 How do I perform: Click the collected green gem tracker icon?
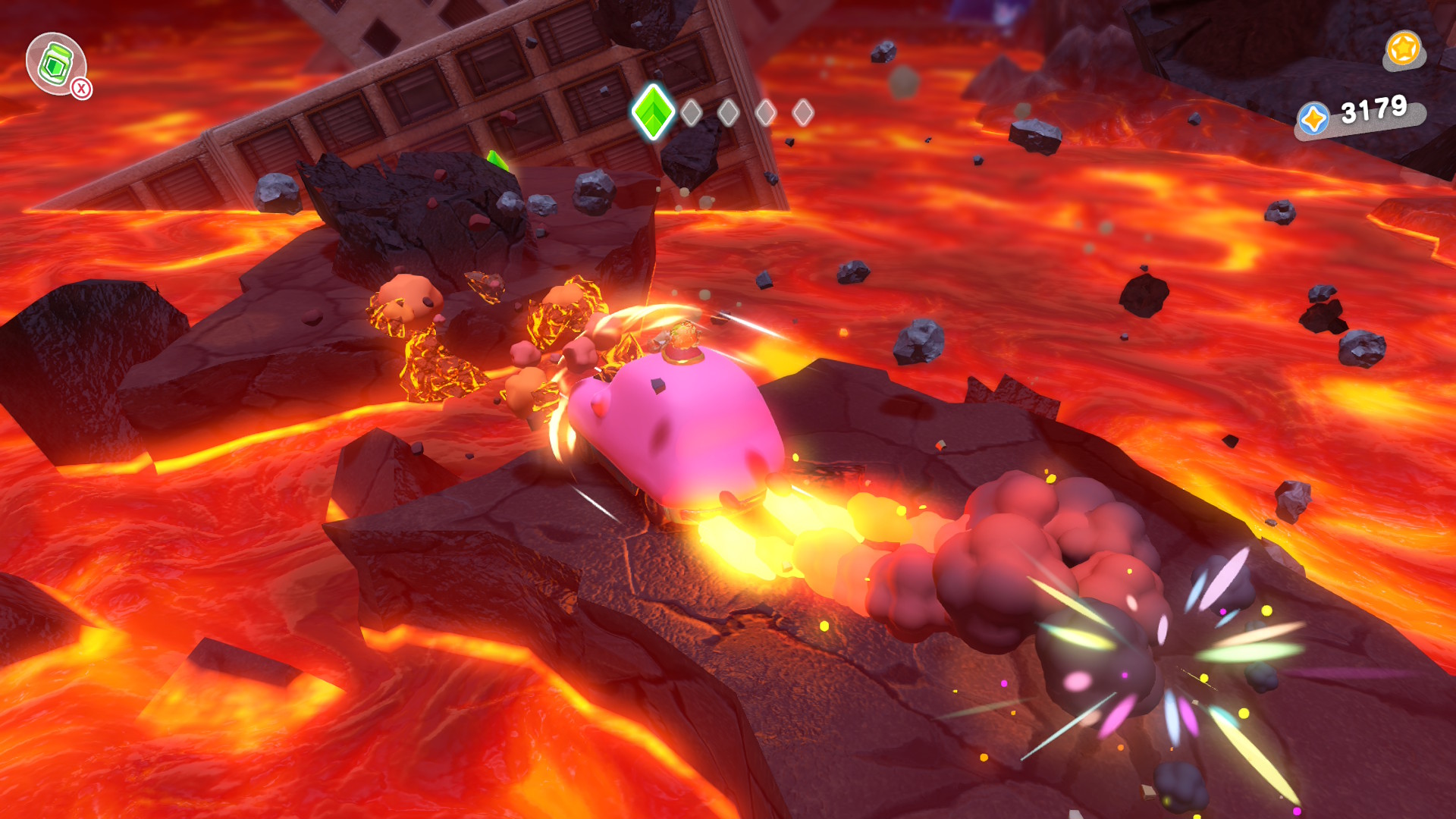[x=653, y=112]
